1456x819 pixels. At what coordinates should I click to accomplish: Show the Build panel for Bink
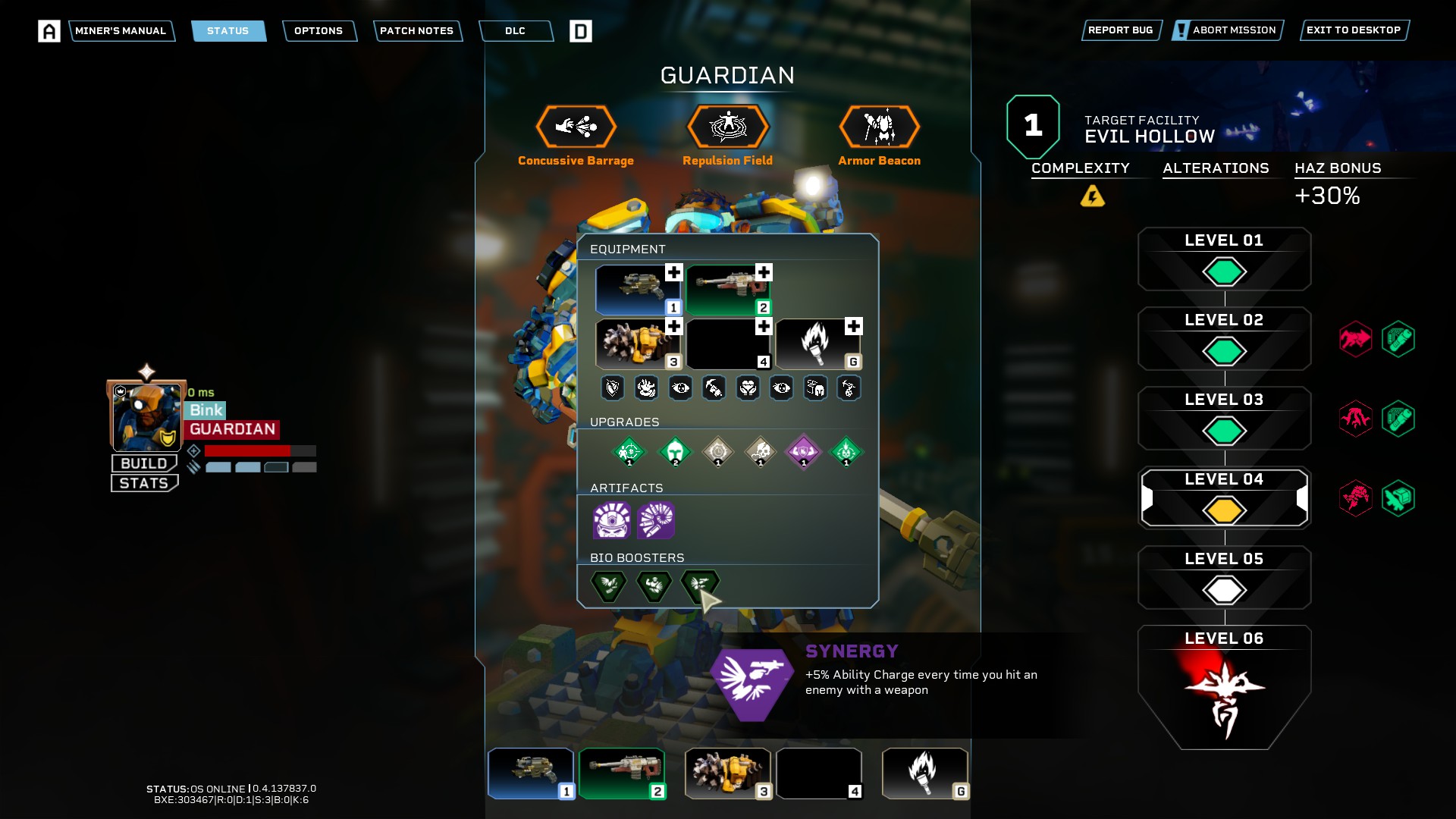coord(144,463)
